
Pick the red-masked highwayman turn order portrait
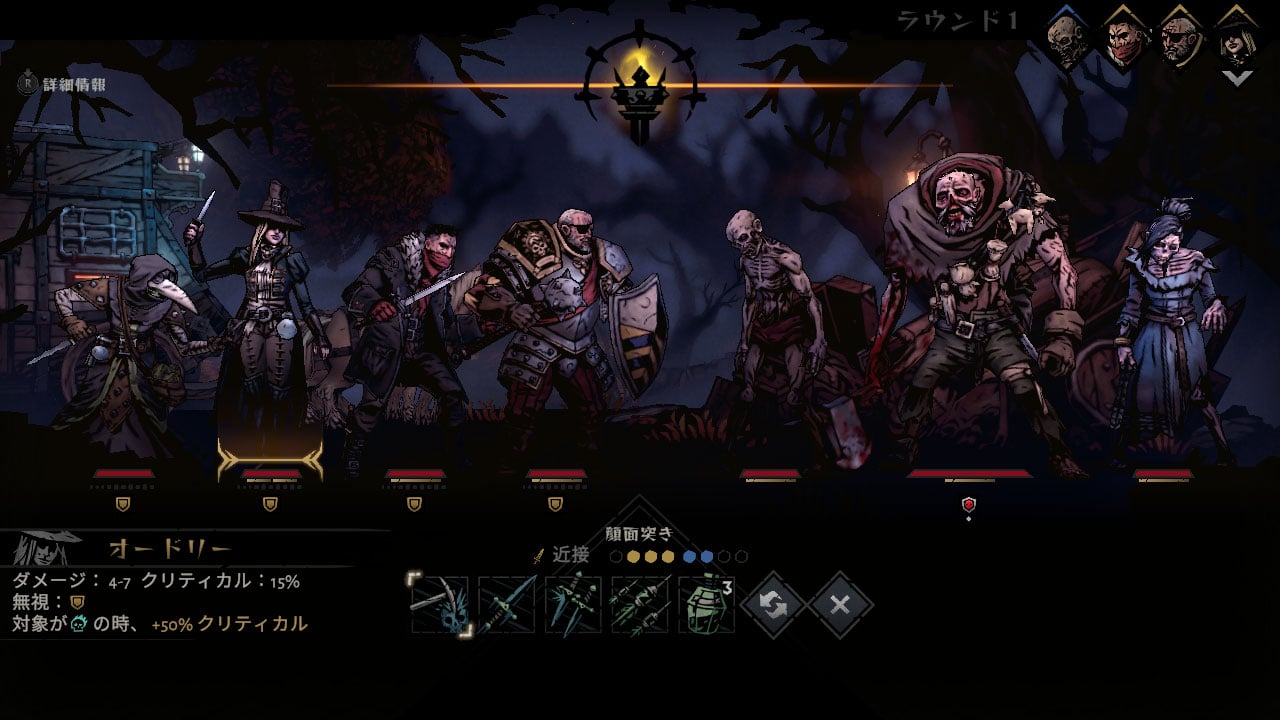1124,40
